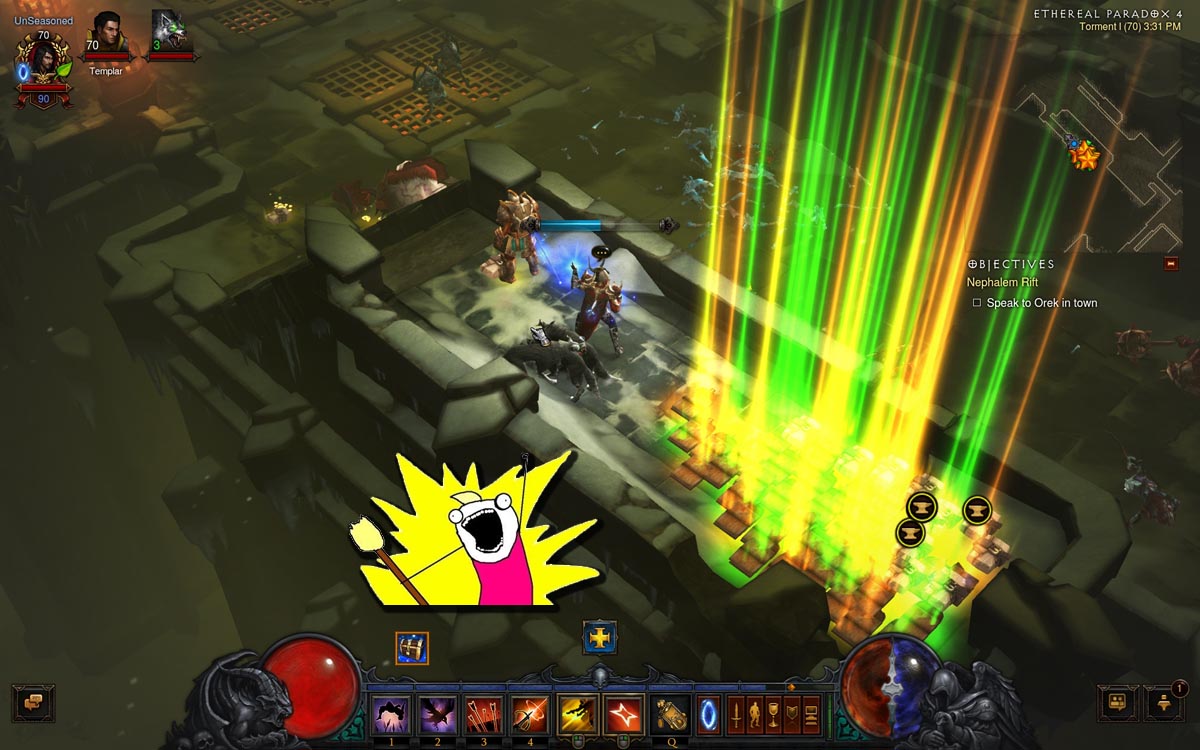Open the game menu computer button

click(811, 714)
